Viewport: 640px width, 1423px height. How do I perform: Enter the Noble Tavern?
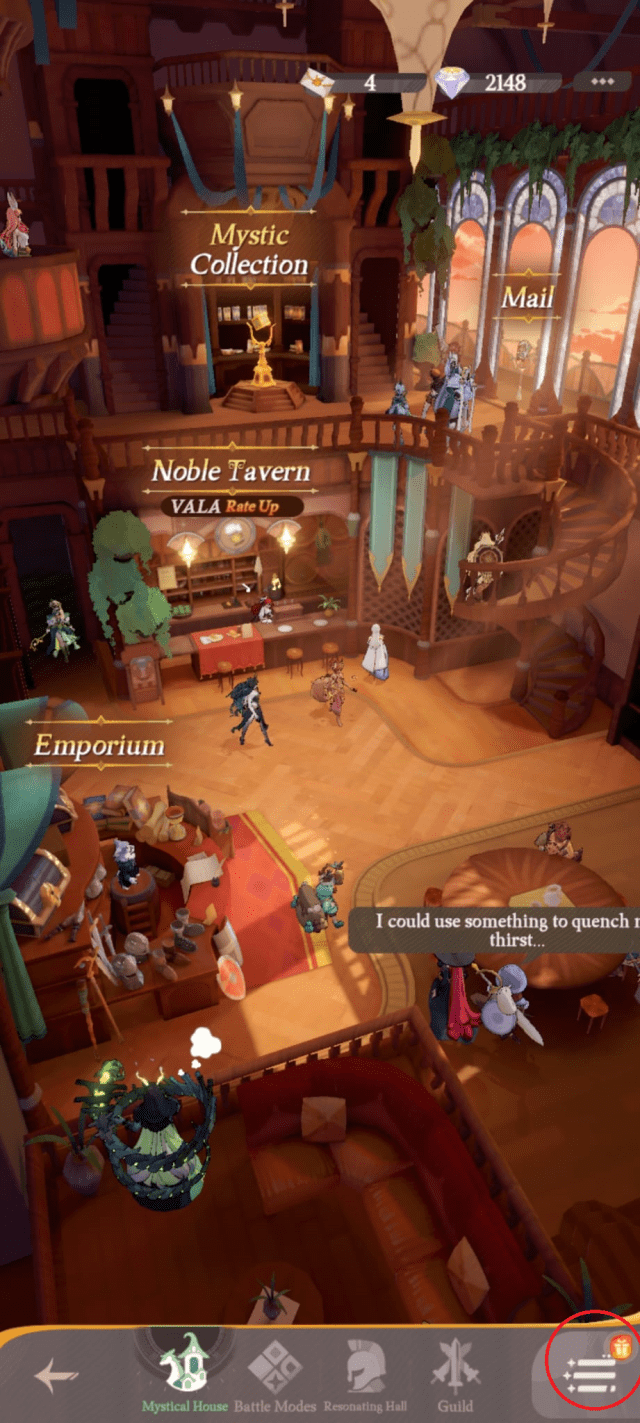(231, 471)
